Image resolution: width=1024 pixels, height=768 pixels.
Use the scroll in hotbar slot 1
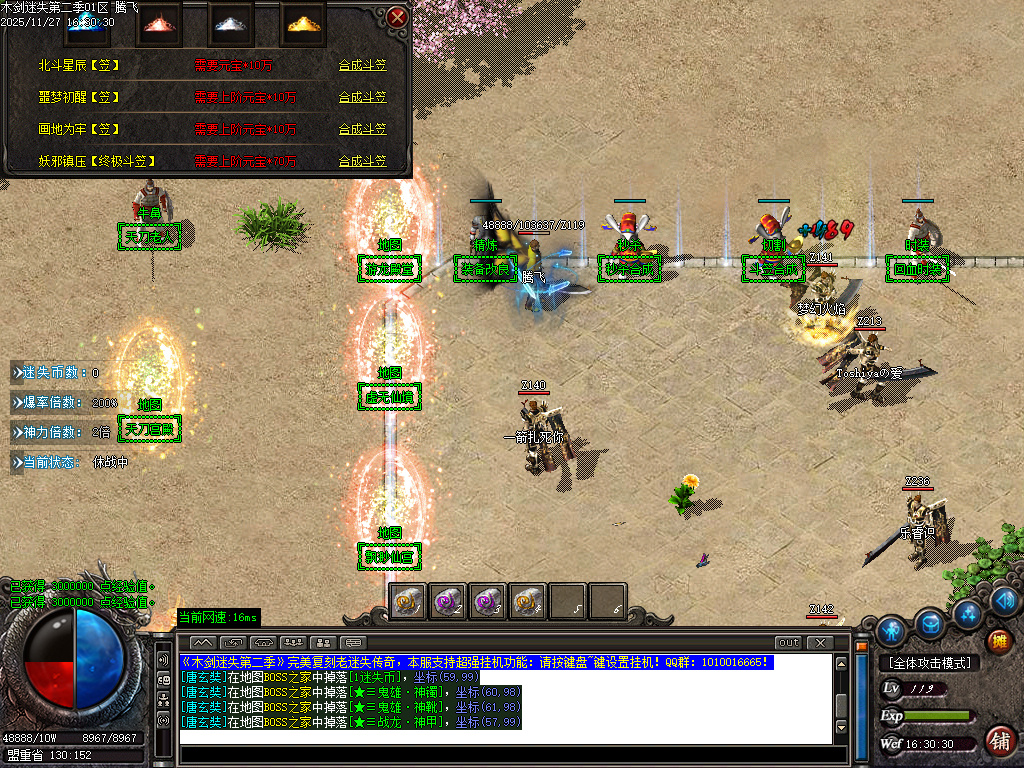click(407, 601)
